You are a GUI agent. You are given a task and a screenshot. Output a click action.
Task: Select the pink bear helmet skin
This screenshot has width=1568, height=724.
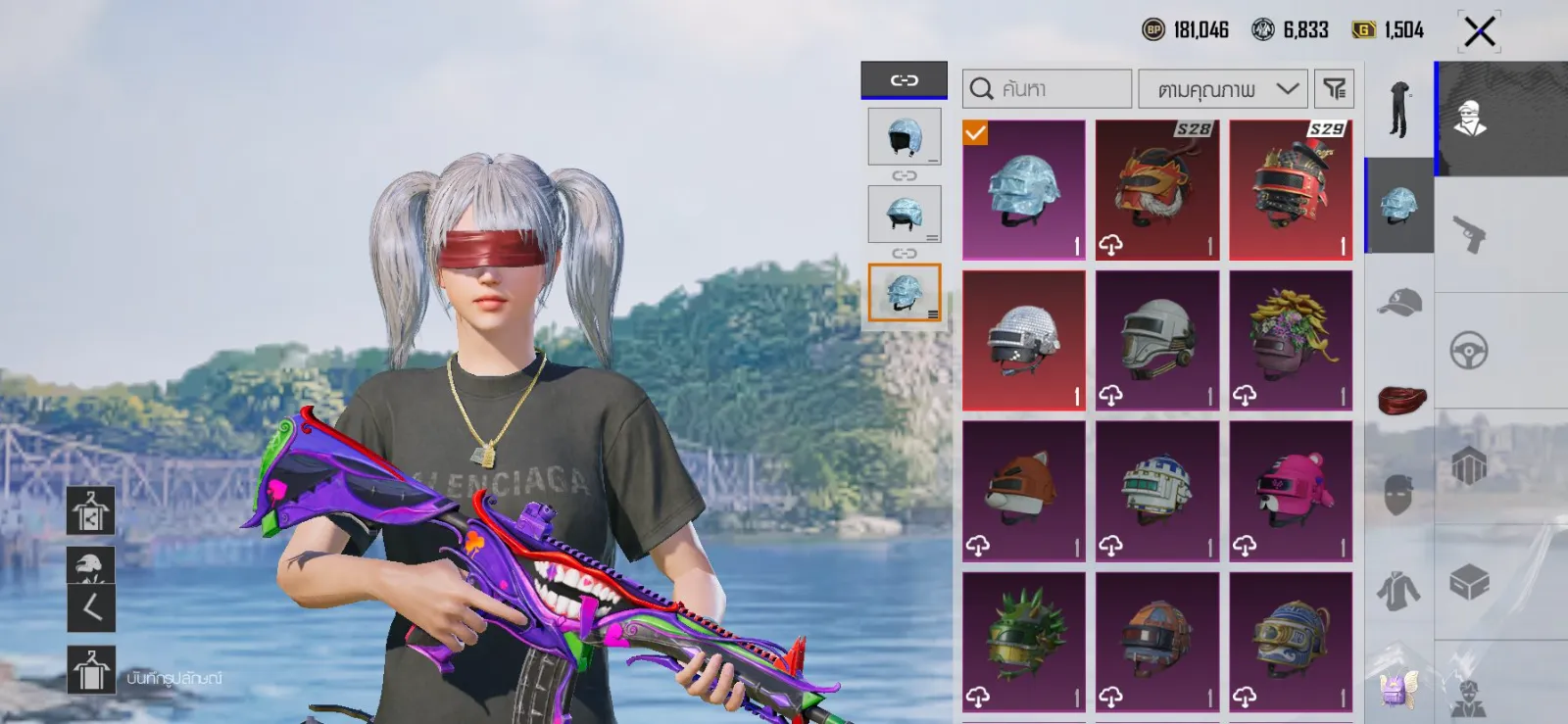point(1291,491)
